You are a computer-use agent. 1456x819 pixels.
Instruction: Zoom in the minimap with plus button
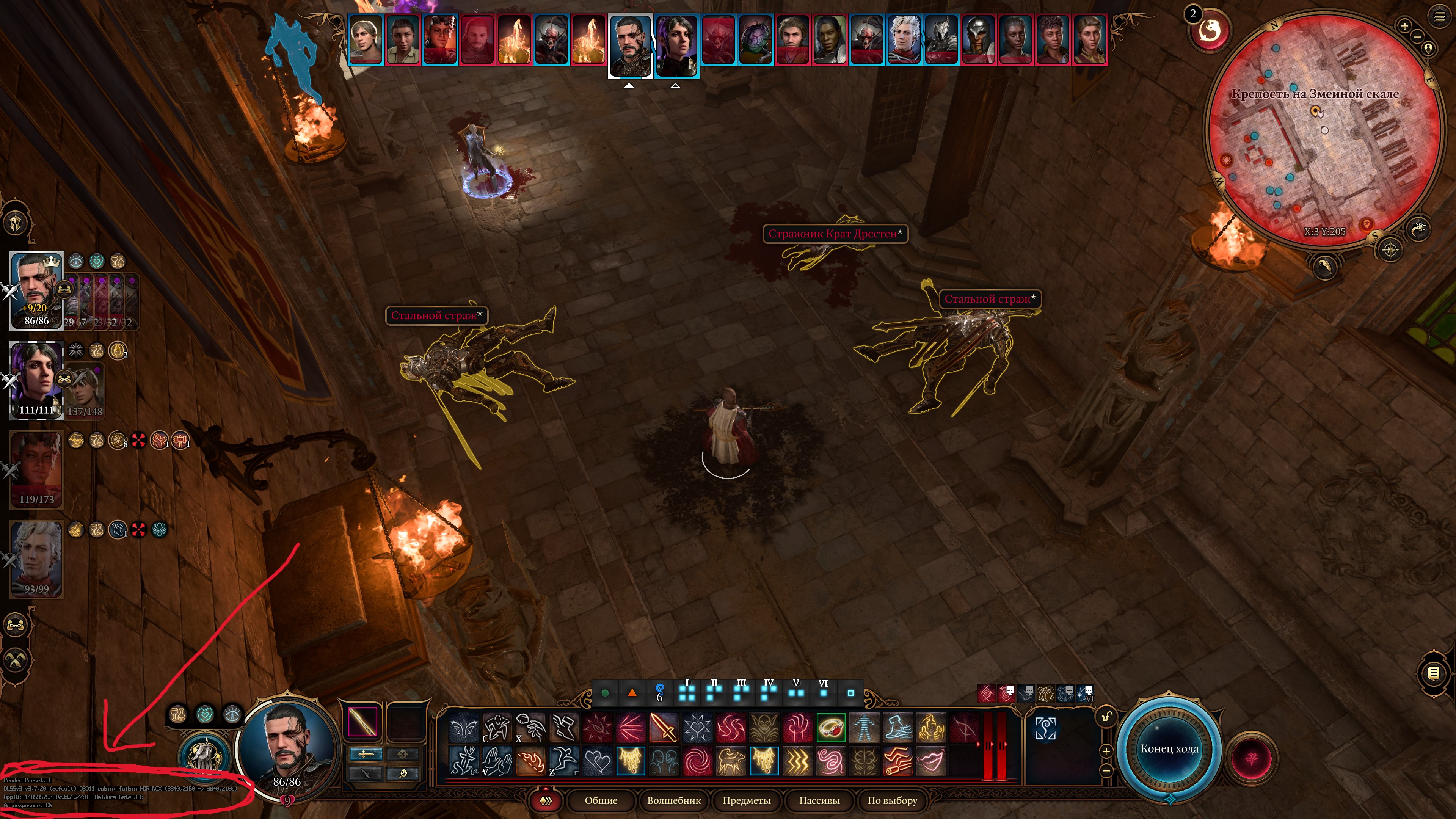click(x=1404, y=25)
